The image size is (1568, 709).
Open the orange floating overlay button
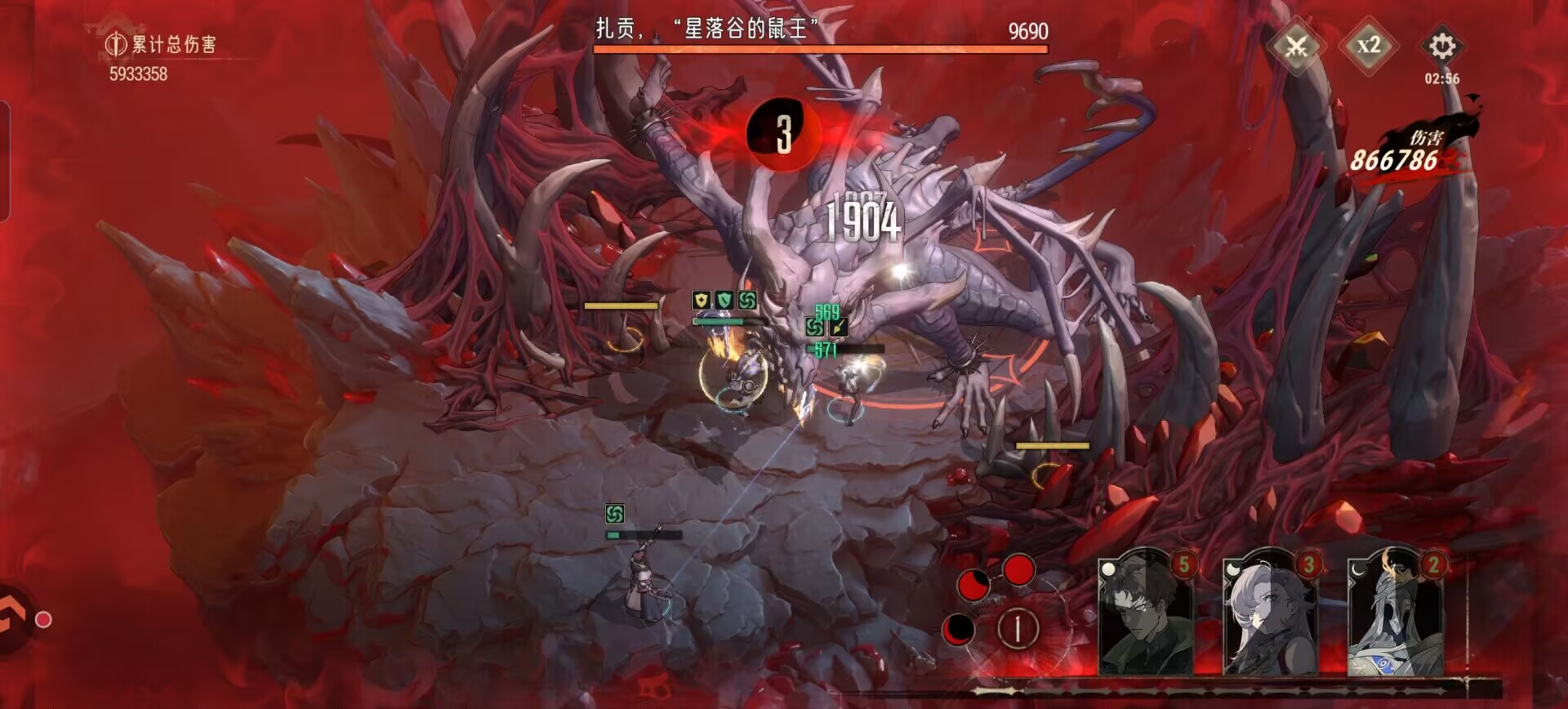[16, 619]
